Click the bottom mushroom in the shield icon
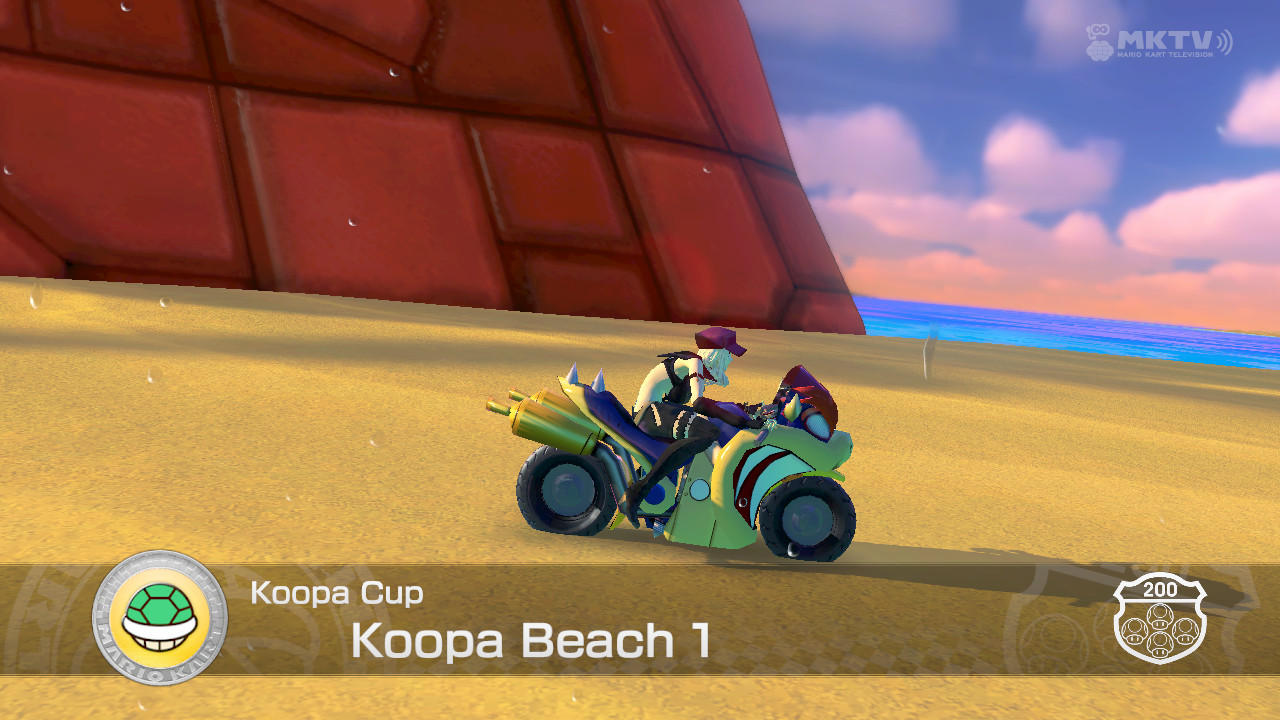This screenshot has width=1280, height=720. [x=1160, y=644]
